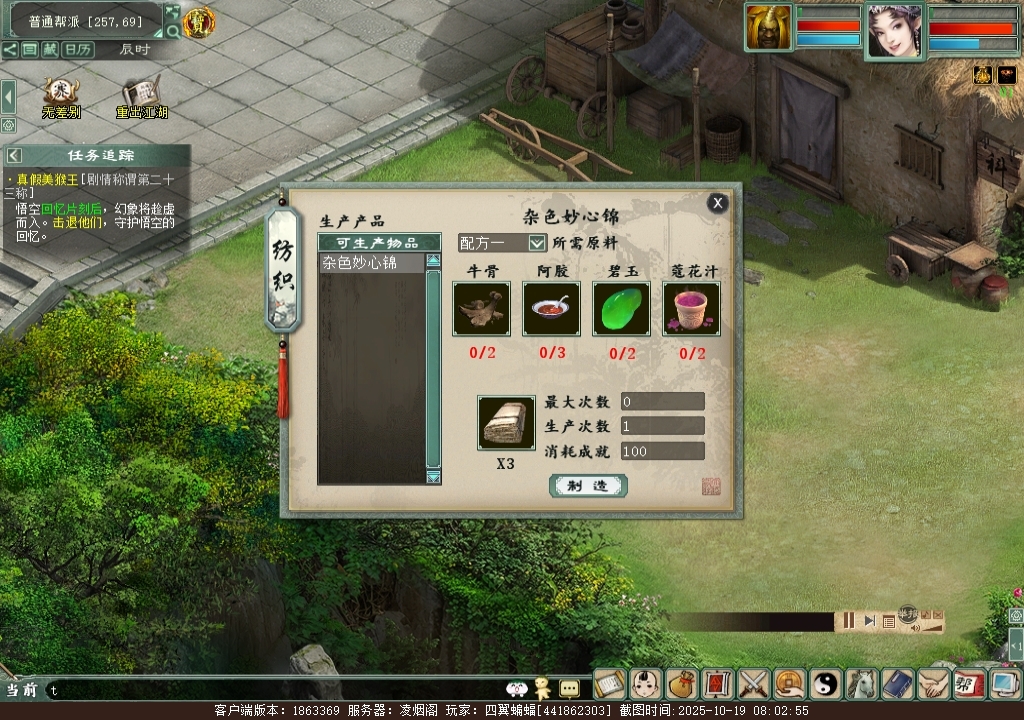
Task: Open the 重出江湖 scroll icon
Action: pyautogui.click(x=140, y=93)
